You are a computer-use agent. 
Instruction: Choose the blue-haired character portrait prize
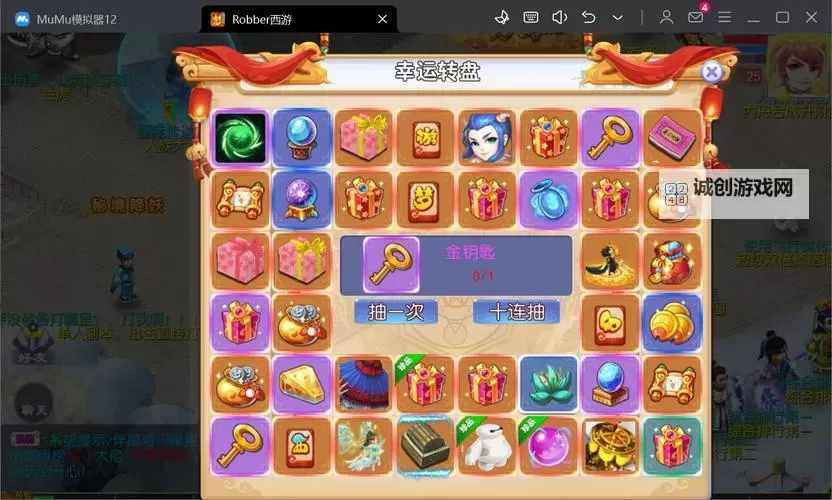click(x=487, y=138)
